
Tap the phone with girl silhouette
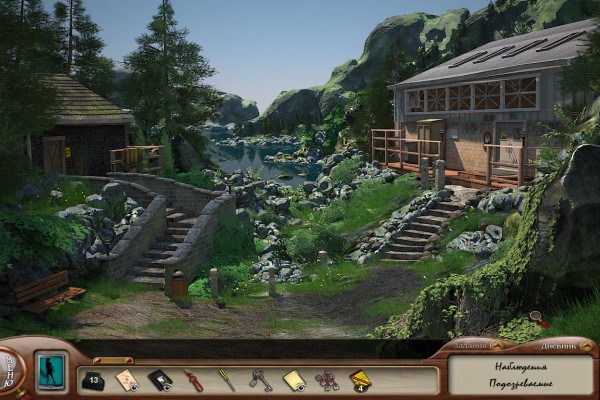50,370
